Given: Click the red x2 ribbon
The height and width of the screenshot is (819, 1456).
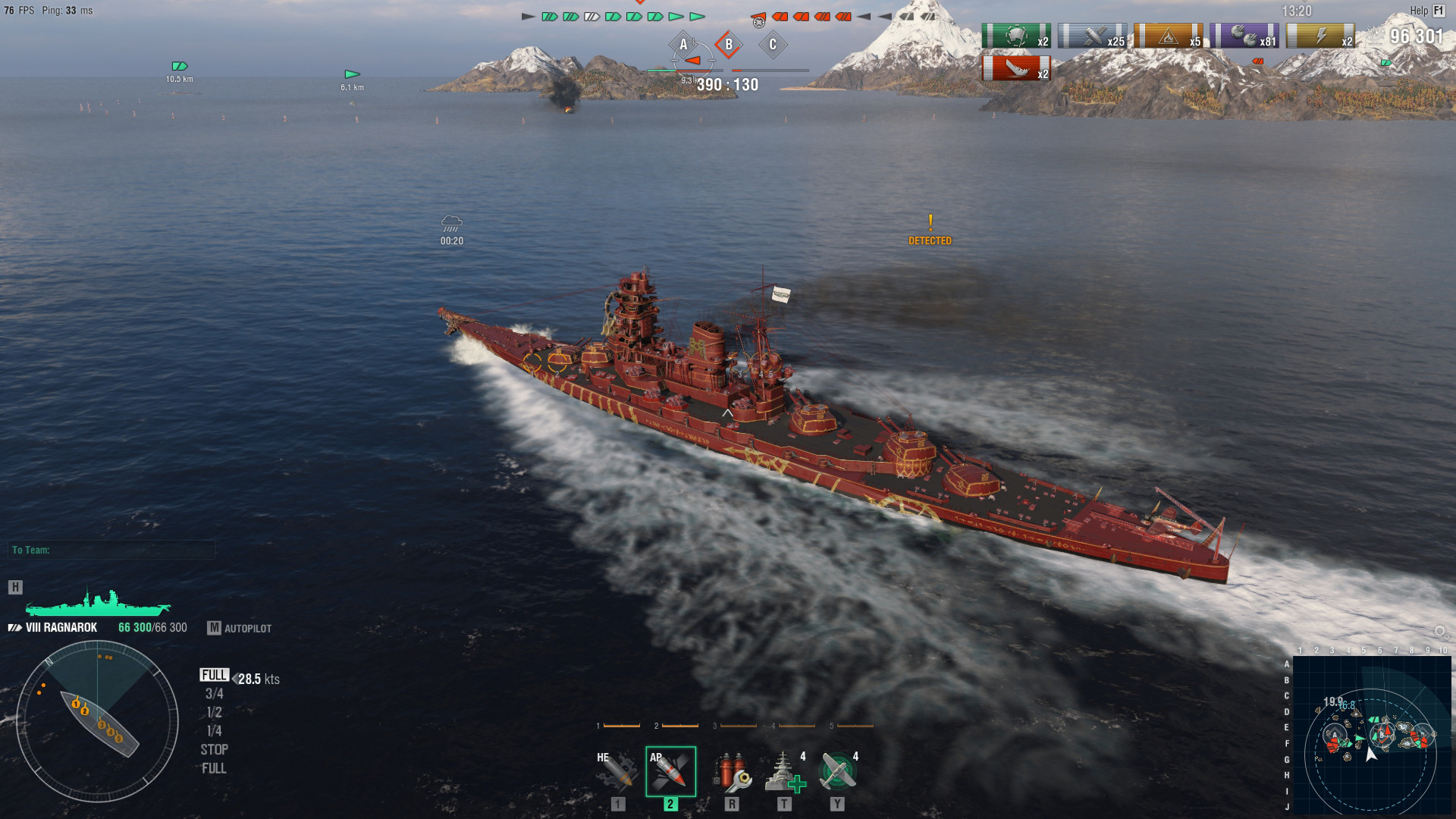Looking at the screenshot, I should [1016, 68].
